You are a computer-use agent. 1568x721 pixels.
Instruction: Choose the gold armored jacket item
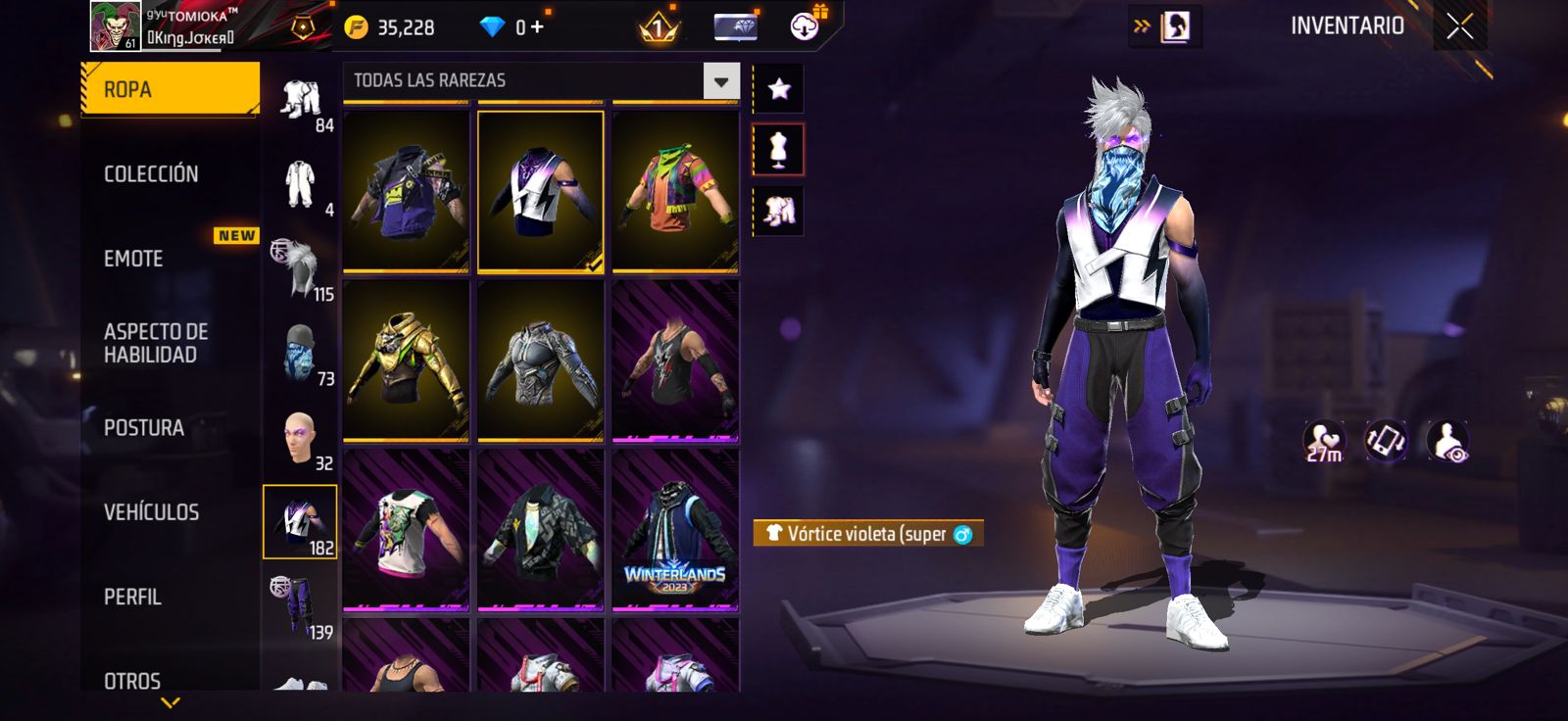[406, 360]
